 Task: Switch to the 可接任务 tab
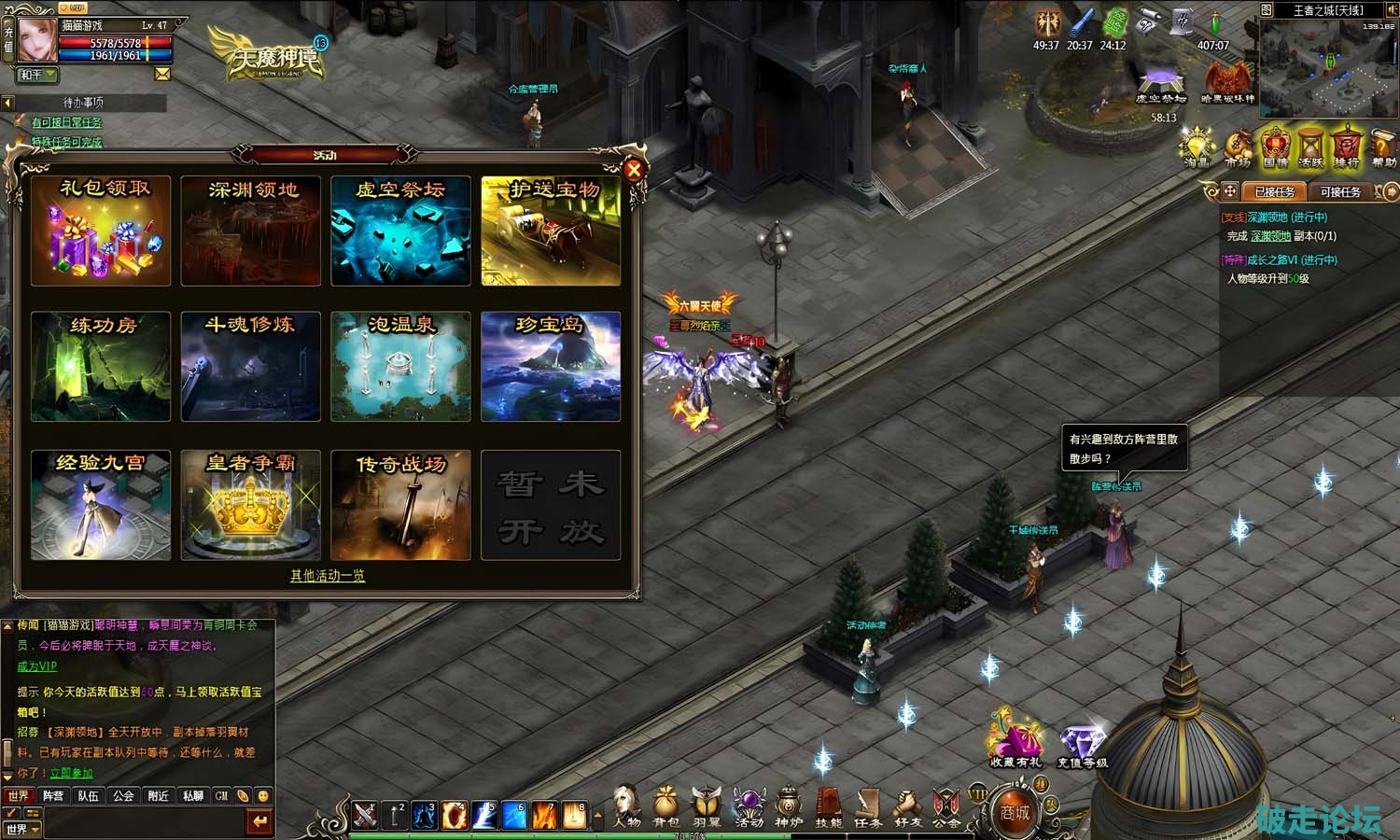tap(1340, 191)
